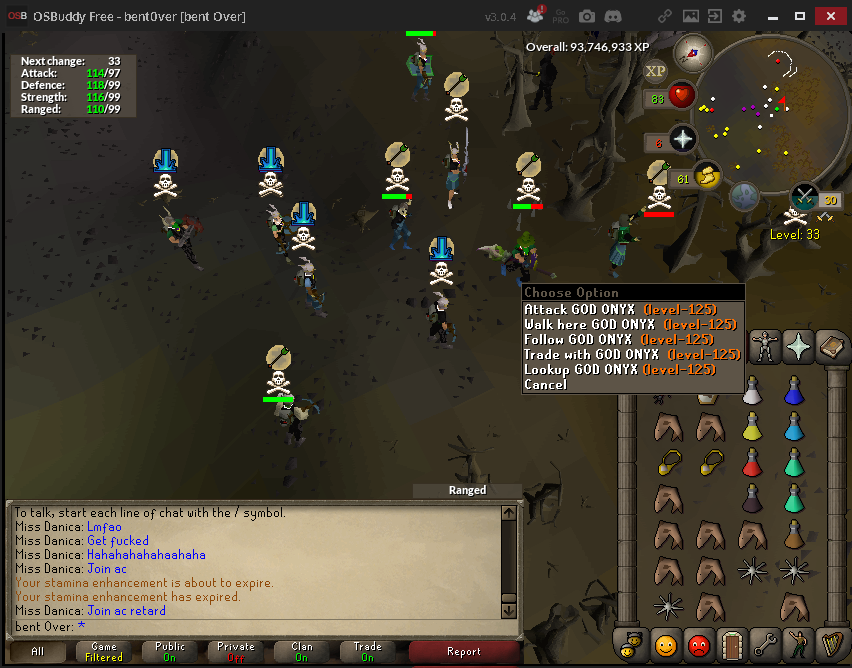Viewport: 852px width, 668px height.
Task: Open the logout door tab
Action: tap(733, 645)
